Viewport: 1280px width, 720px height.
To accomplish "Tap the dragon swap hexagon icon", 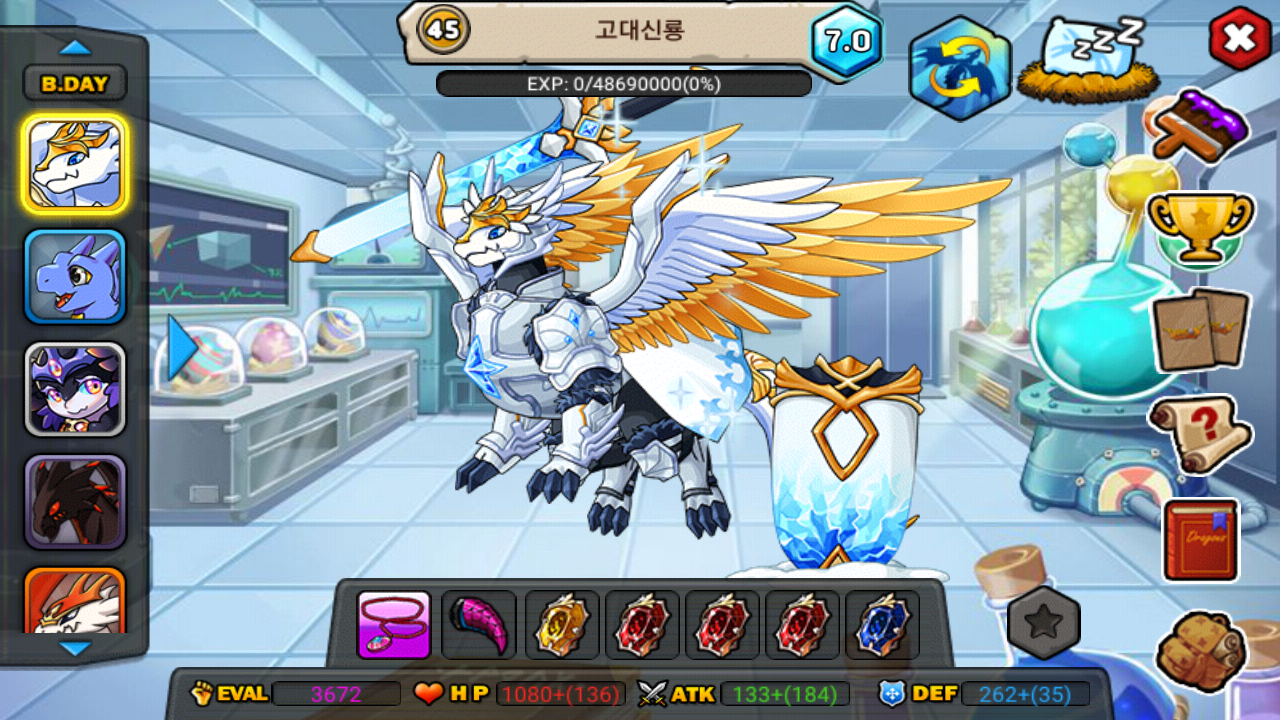I will coord(960,68).
